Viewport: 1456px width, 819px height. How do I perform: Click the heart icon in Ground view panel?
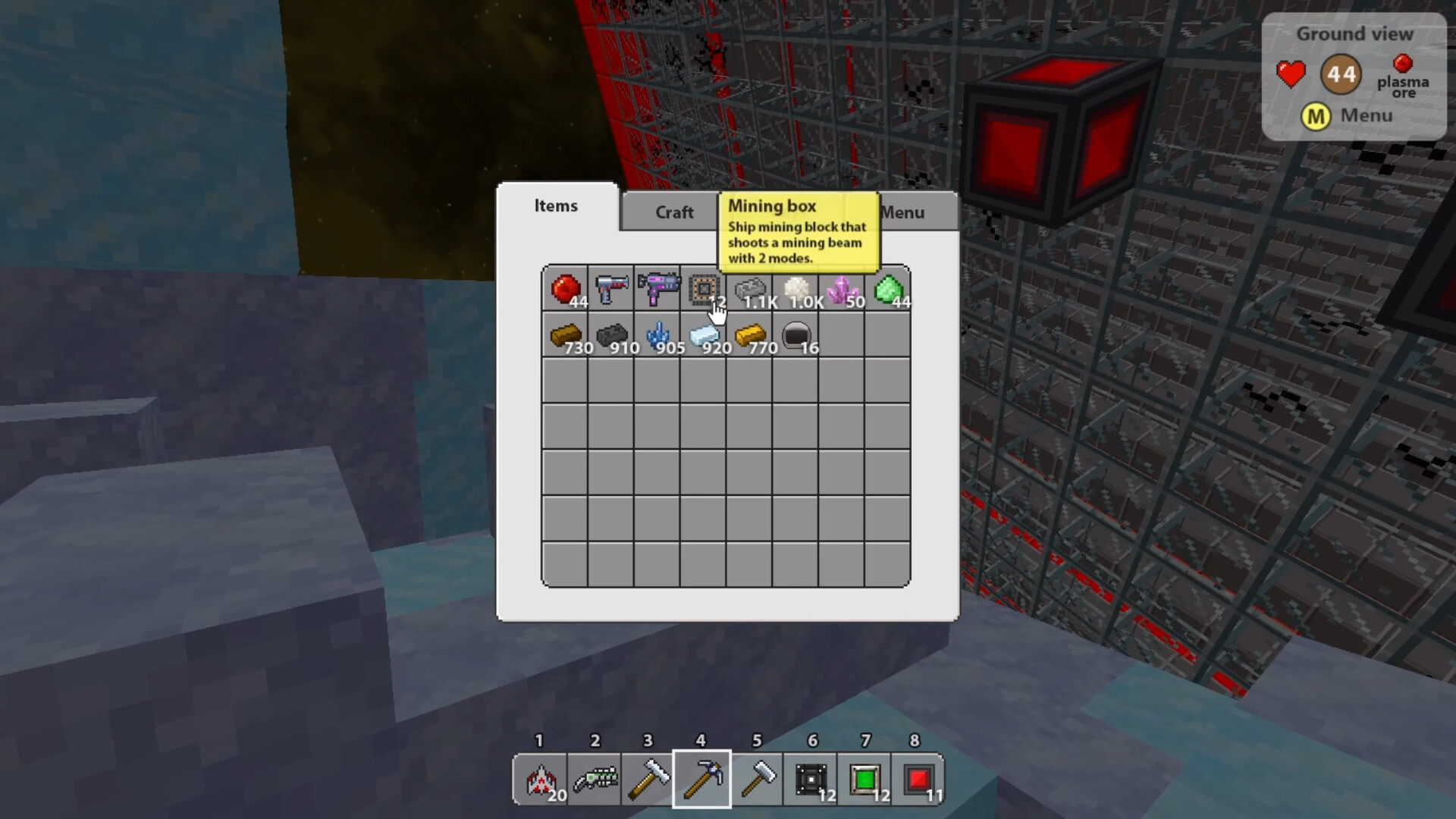click(x=1291, y=74)
